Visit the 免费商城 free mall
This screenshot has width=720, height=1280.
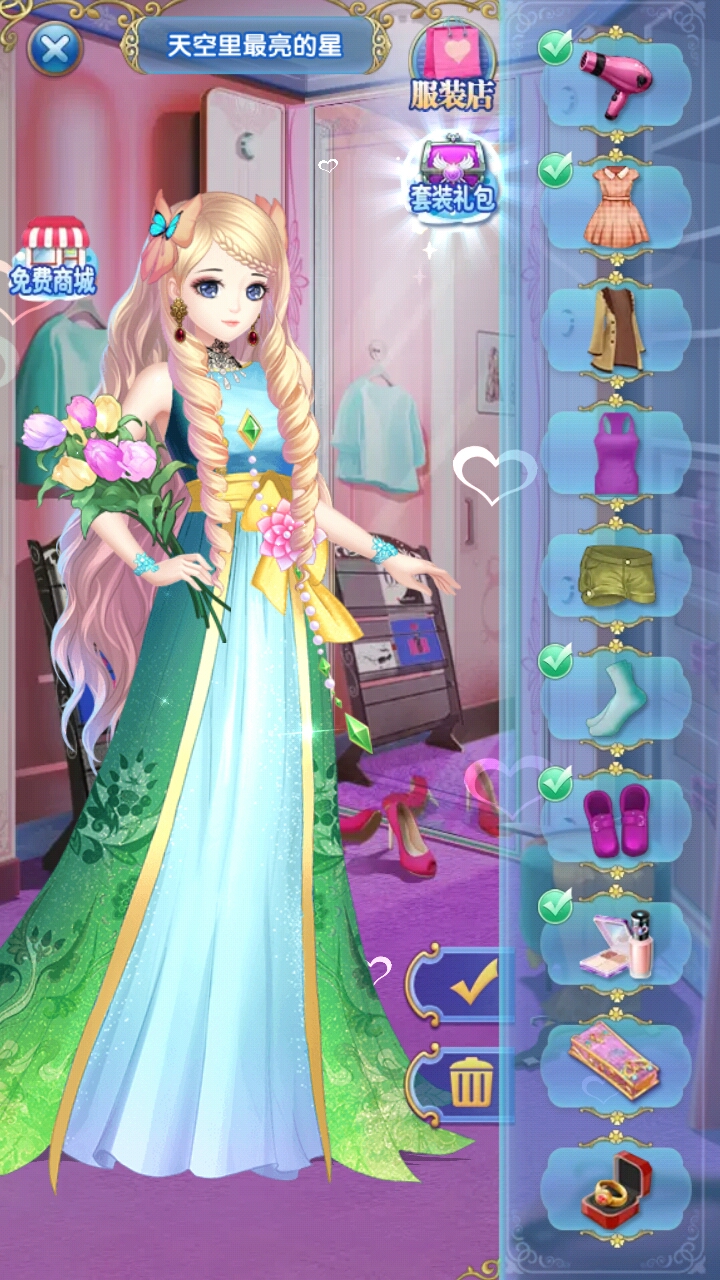[54, 258]
